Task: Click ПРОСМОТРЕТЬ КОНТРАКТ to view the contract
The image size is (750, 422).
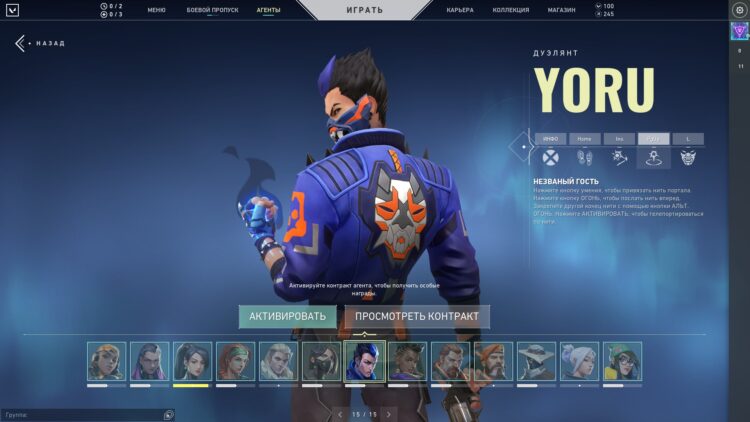Action: point(417,317)
